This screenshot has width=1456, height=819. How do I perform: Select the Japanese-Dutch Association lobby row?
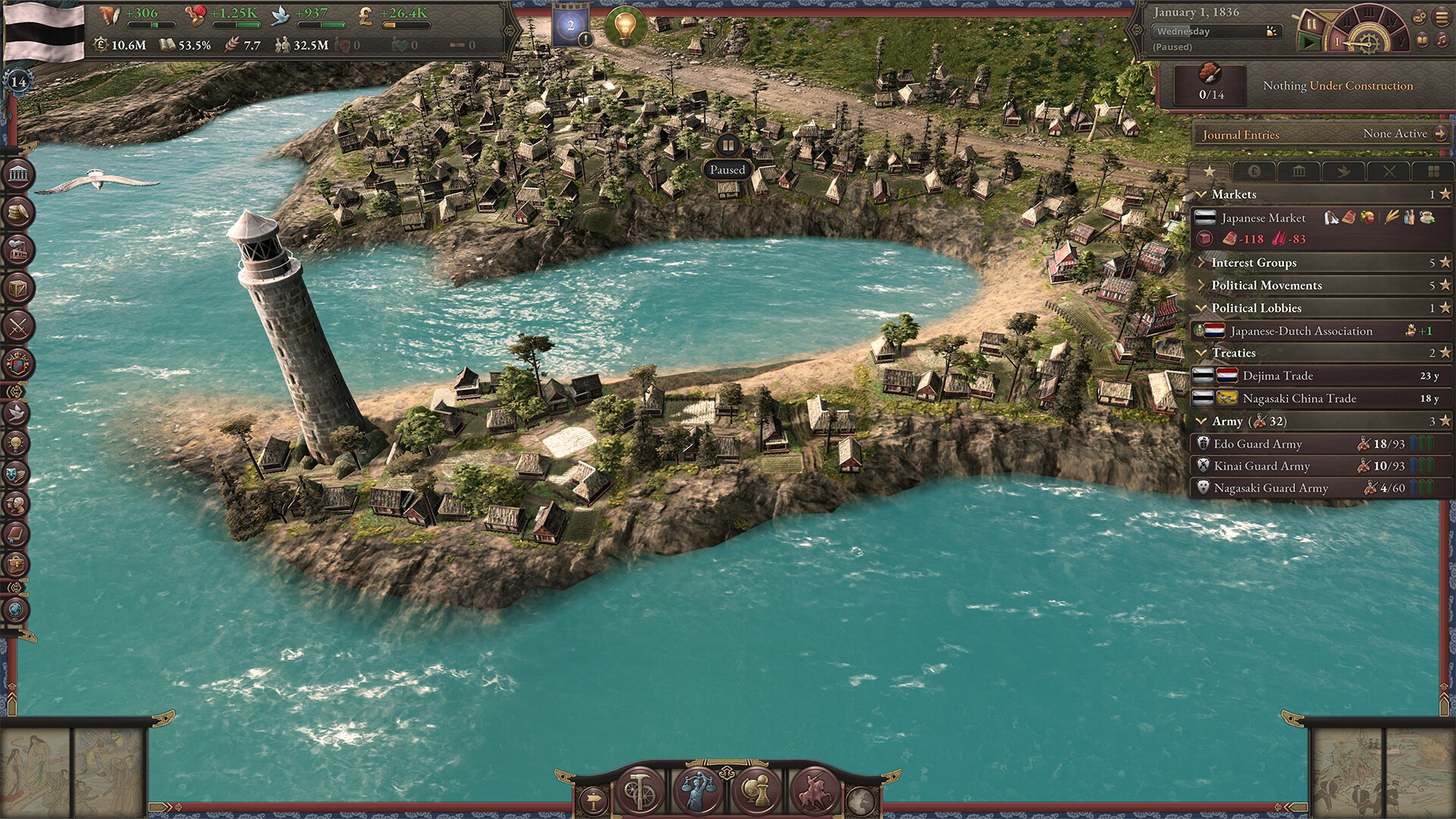[x=1301, y=331]
